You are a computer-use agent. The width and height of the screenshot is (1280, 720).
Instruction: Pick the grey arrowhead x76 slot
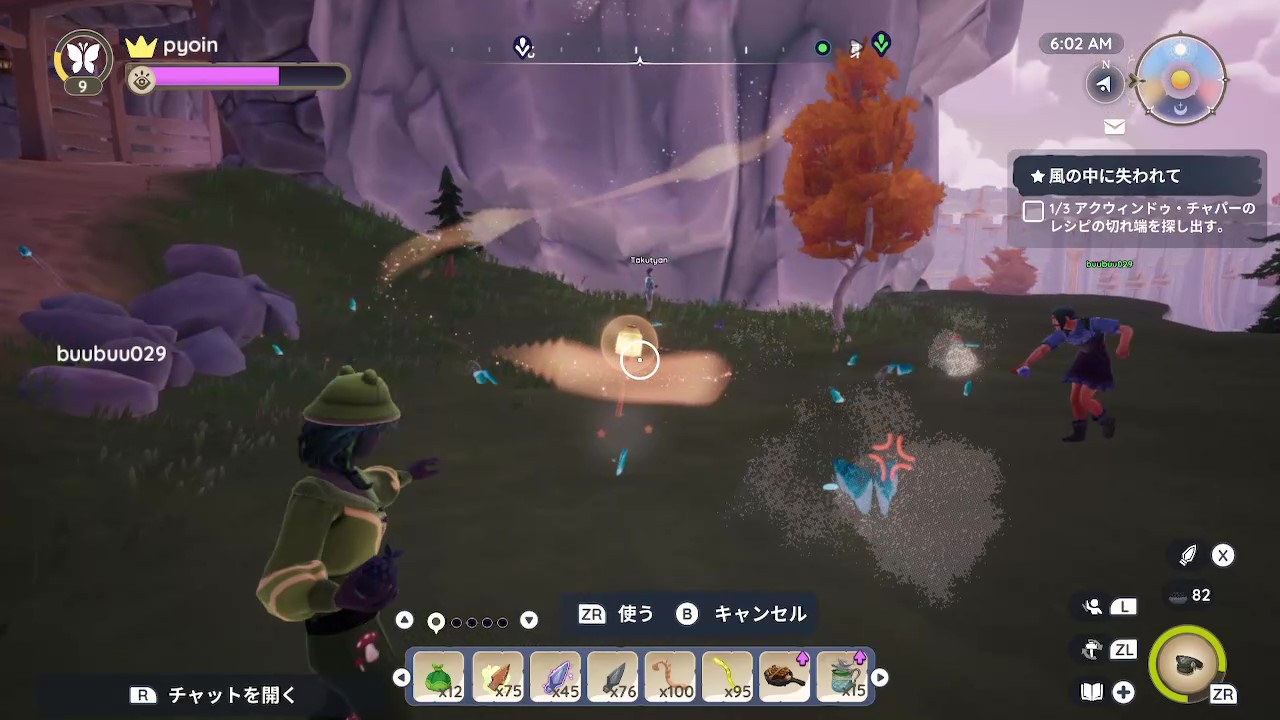coord(613,677)
